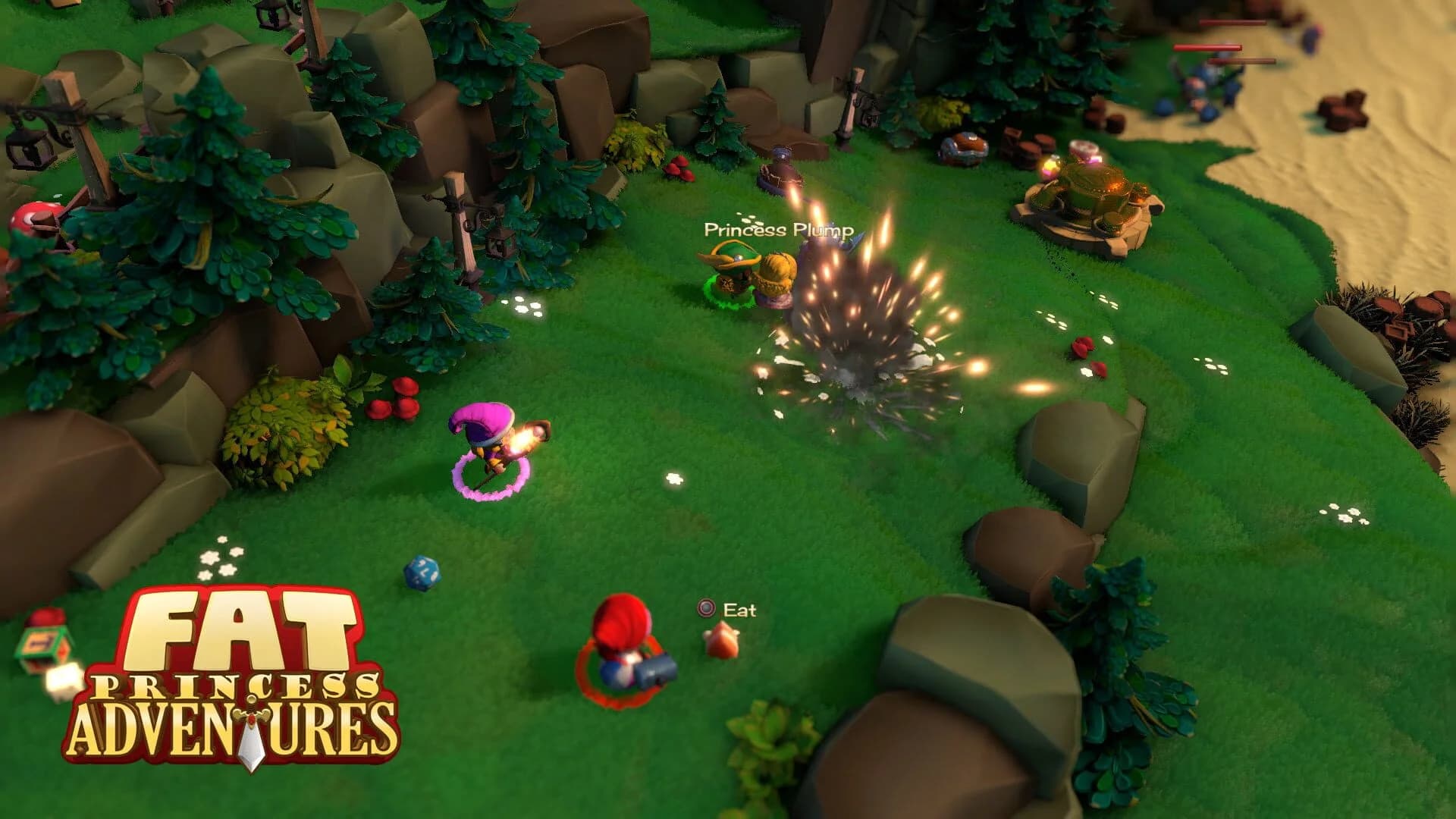Viewport: 1456px width, 819px height.
Task: Click the golden frog statue
Action: pos(1092,190)
